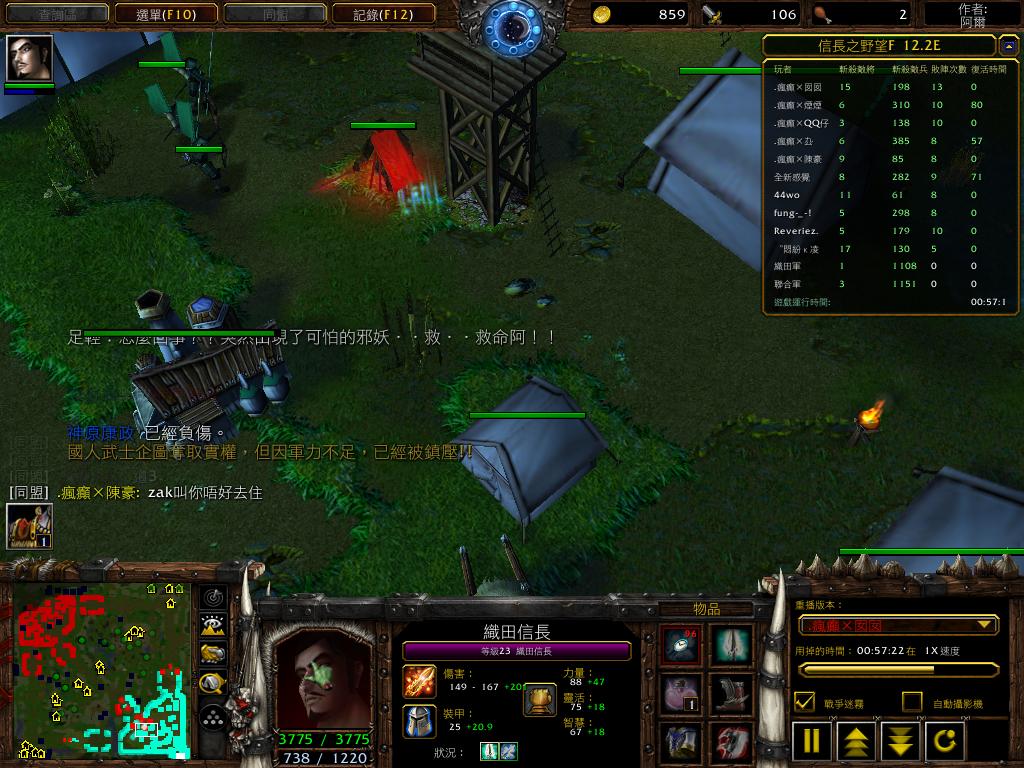Select the pink potion item slot
Image resolution: width=1024 pixels, height=768 pixels.
coord(681,693)
